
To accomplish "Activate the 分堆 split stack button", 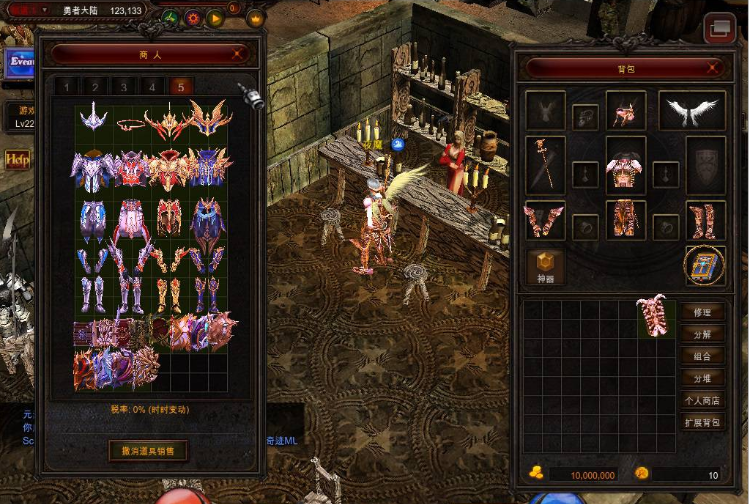I will click(x=702, y=378).
